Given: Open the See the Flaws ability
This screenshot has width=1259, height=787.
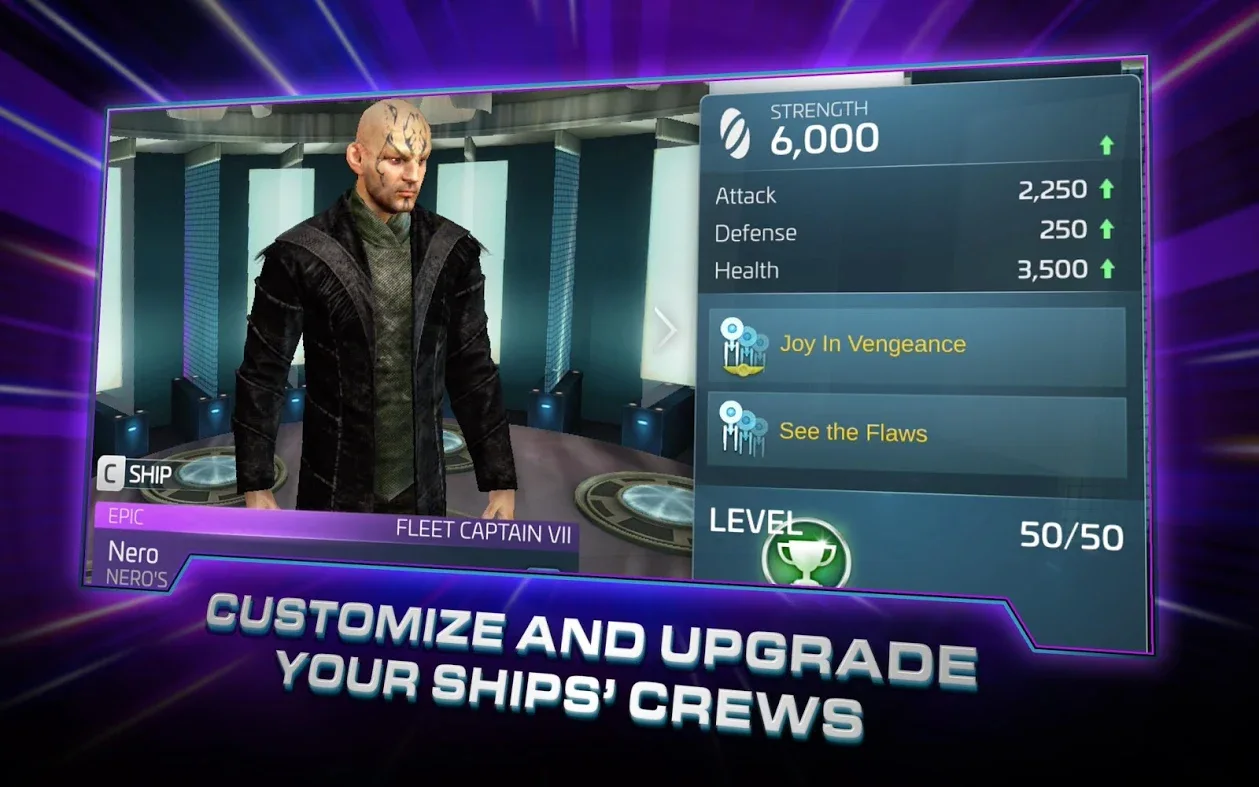Looking at the screenshot, I should coord(916,433).
